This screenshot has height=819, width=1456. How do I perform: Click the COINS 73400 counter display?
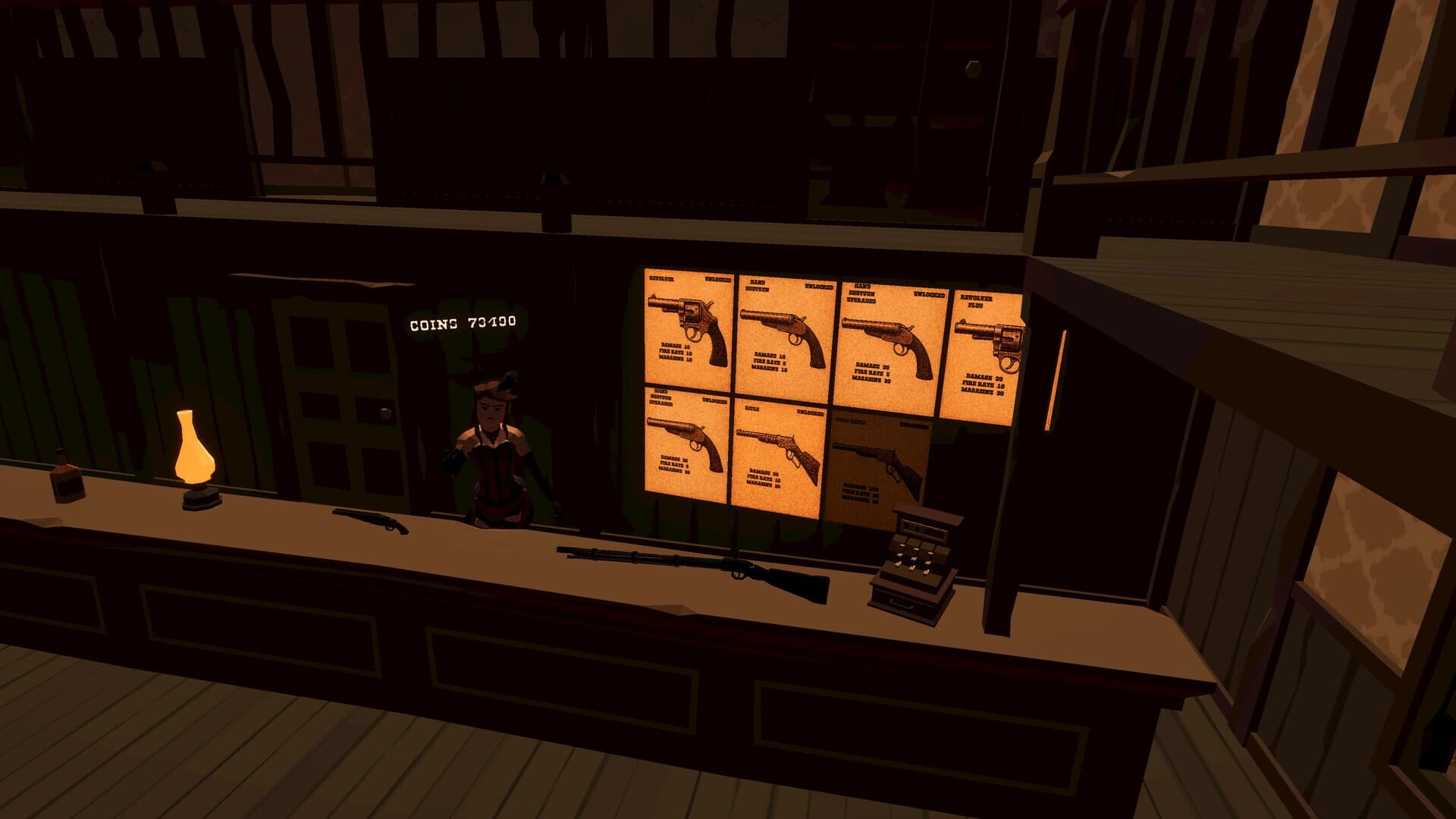click(461, 322)
